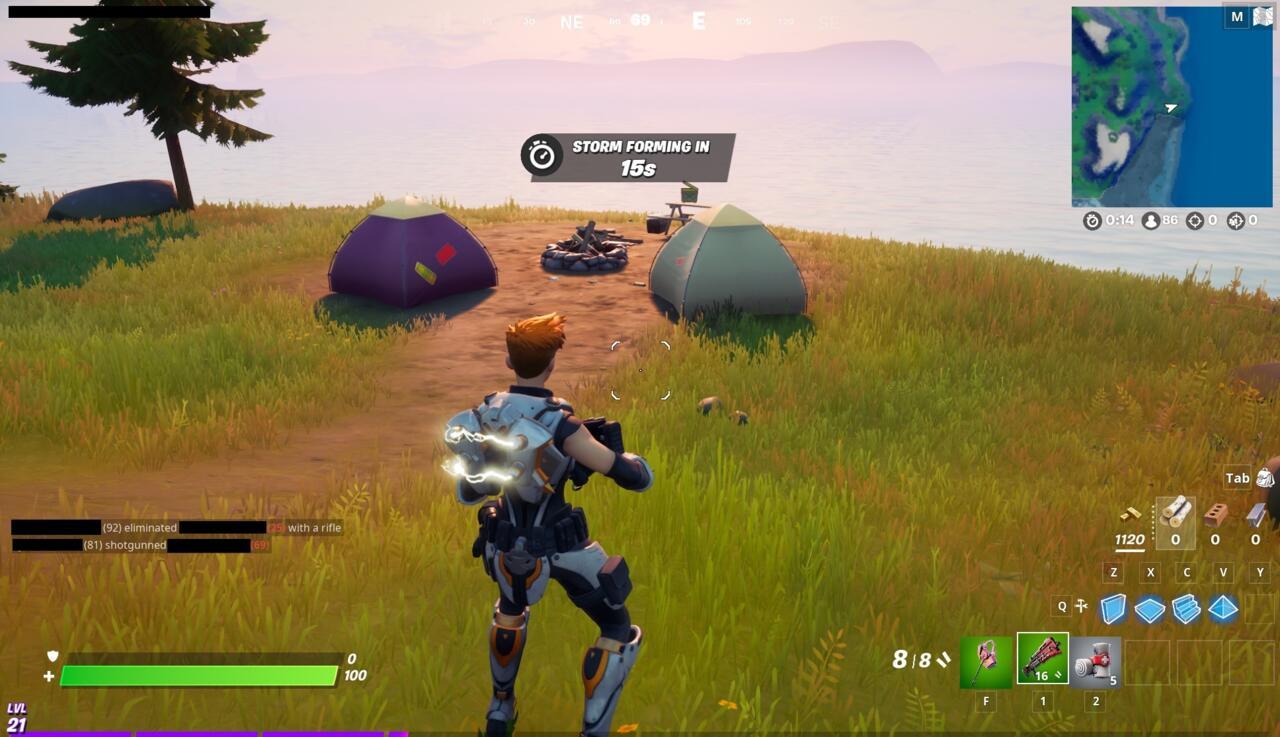This screenshot has height=737, width=1280.
Task: Toggle the highlighted wood material selection
Action: pyautogui.click(x=1176, y=522)
